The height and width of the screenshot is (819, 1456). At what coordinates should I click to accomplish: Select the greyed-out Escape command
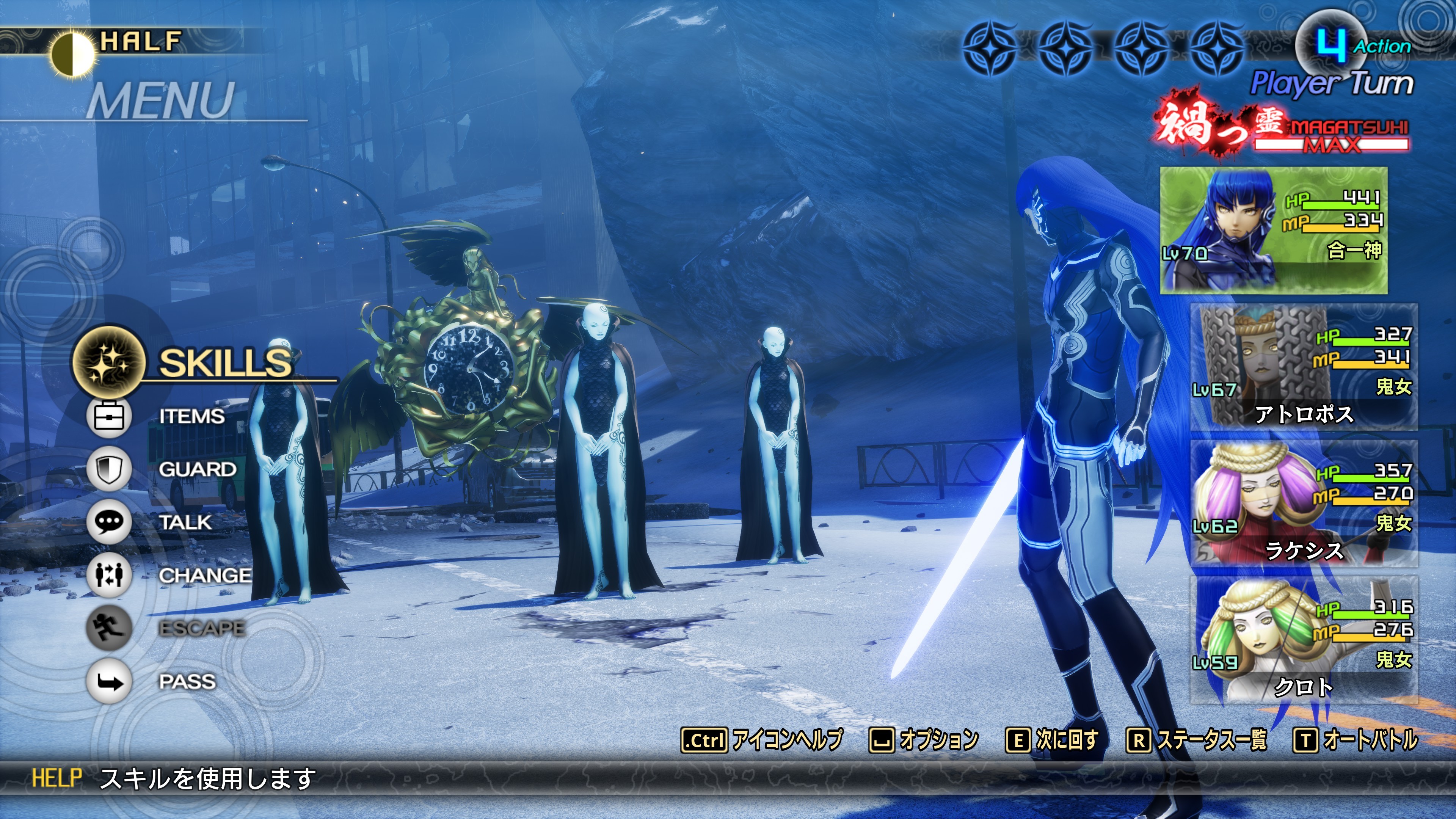coord(201,628)
